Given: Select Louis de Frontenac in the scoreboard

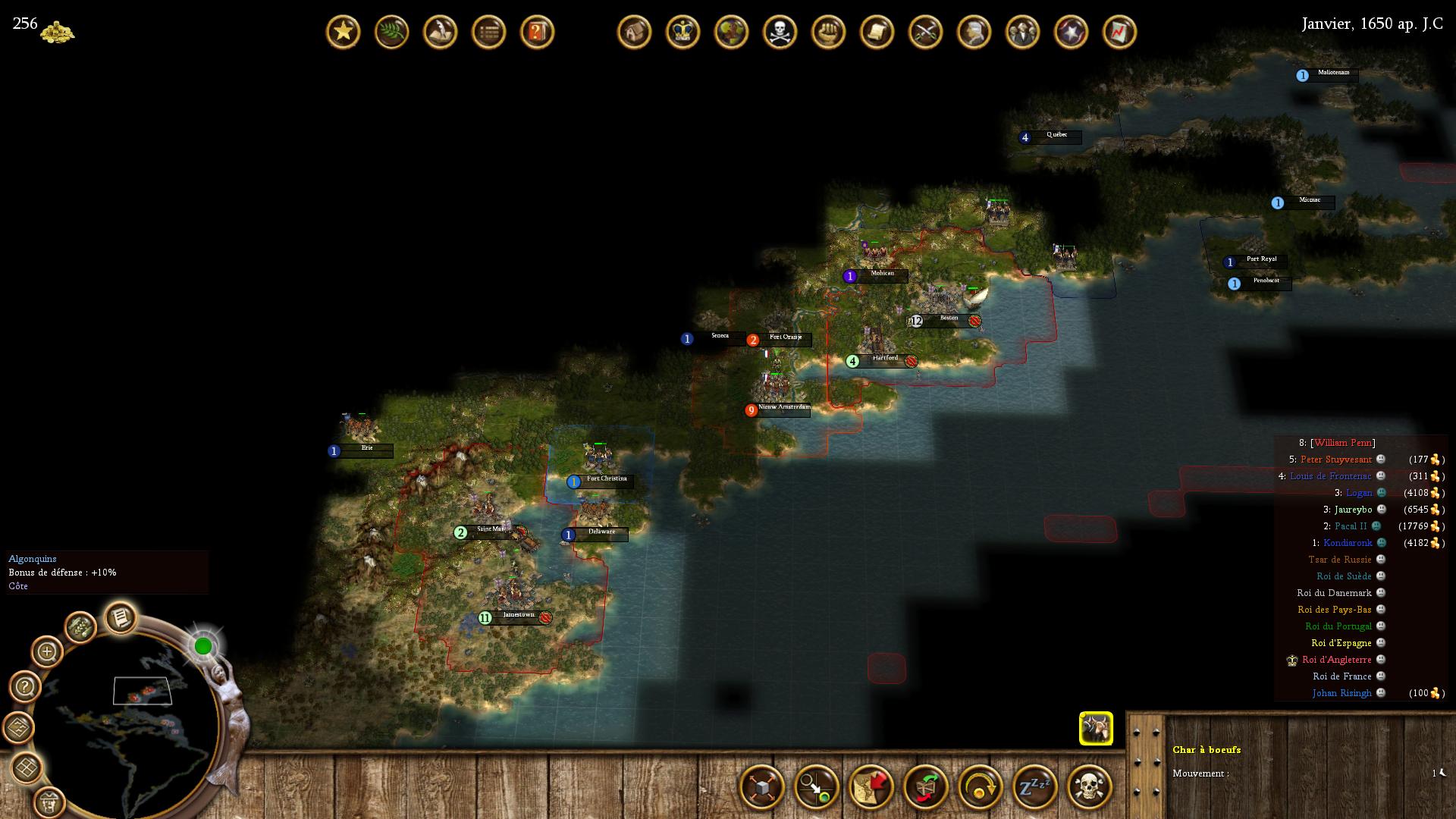Looking at the screenshot, I should (x=1330, y=476).
